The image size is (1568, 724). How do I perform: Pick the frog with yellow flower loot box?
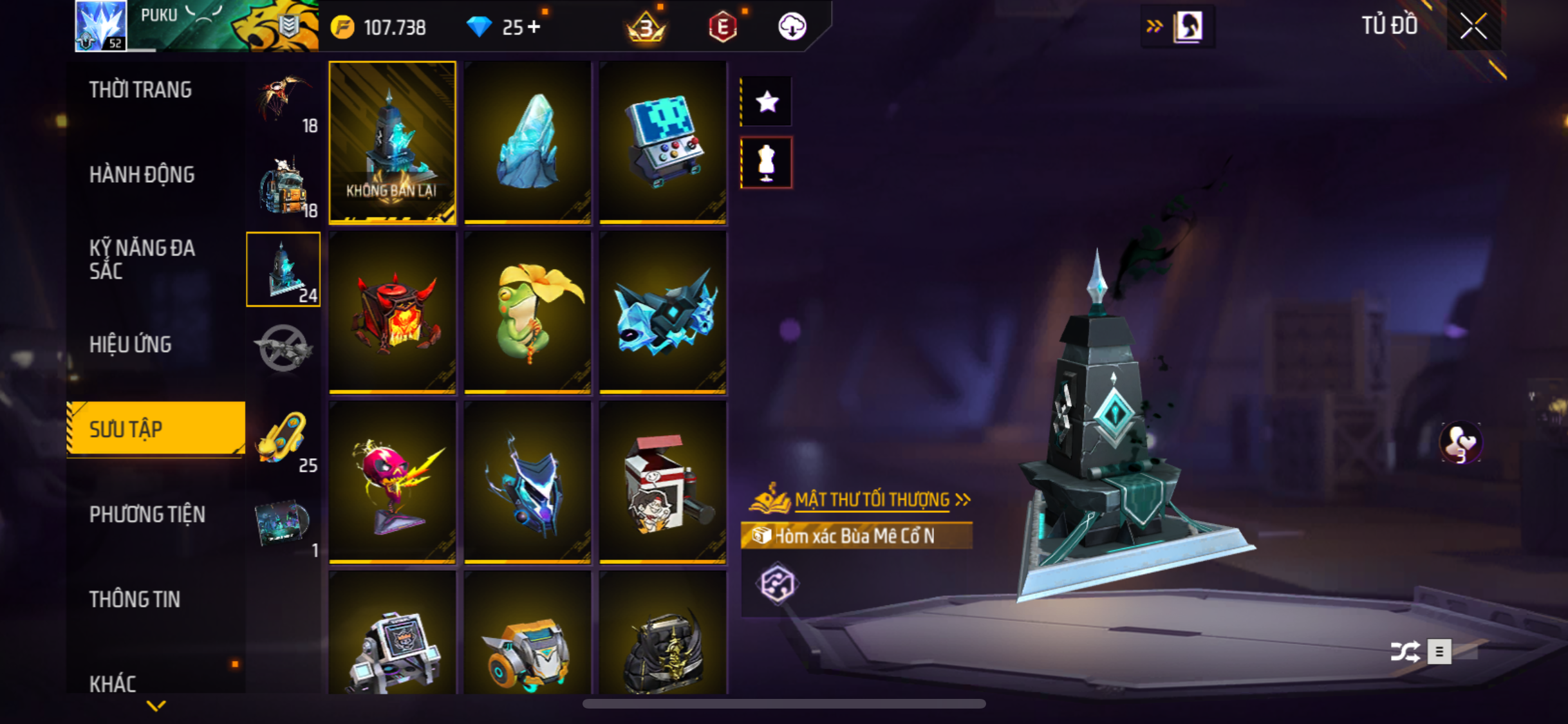[527, 312]
